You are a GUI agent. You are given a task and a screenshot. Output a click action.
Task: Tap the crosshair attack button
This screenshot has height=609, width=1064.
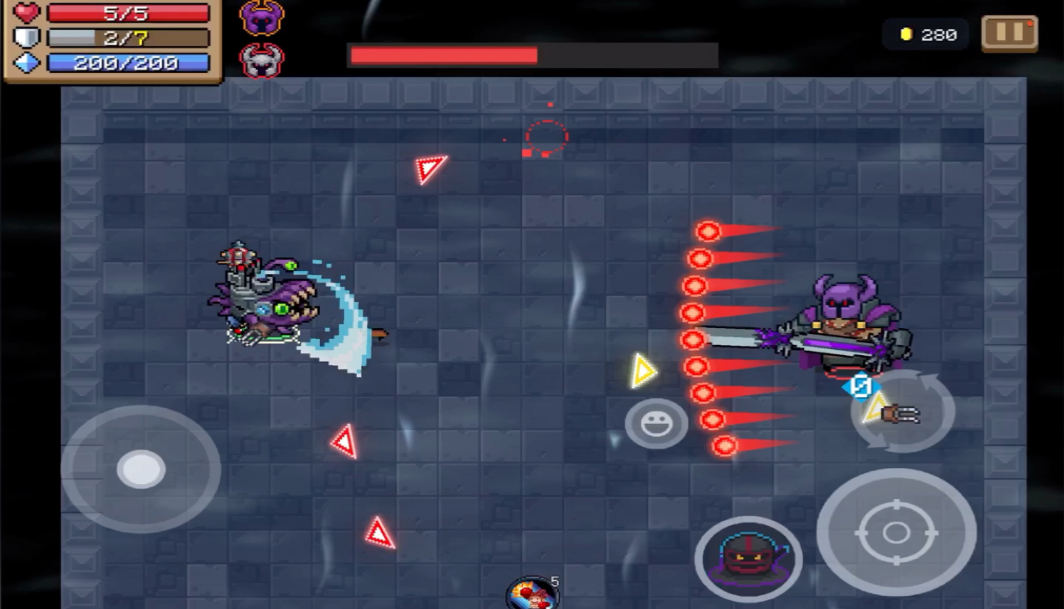(x=896, y=532)
